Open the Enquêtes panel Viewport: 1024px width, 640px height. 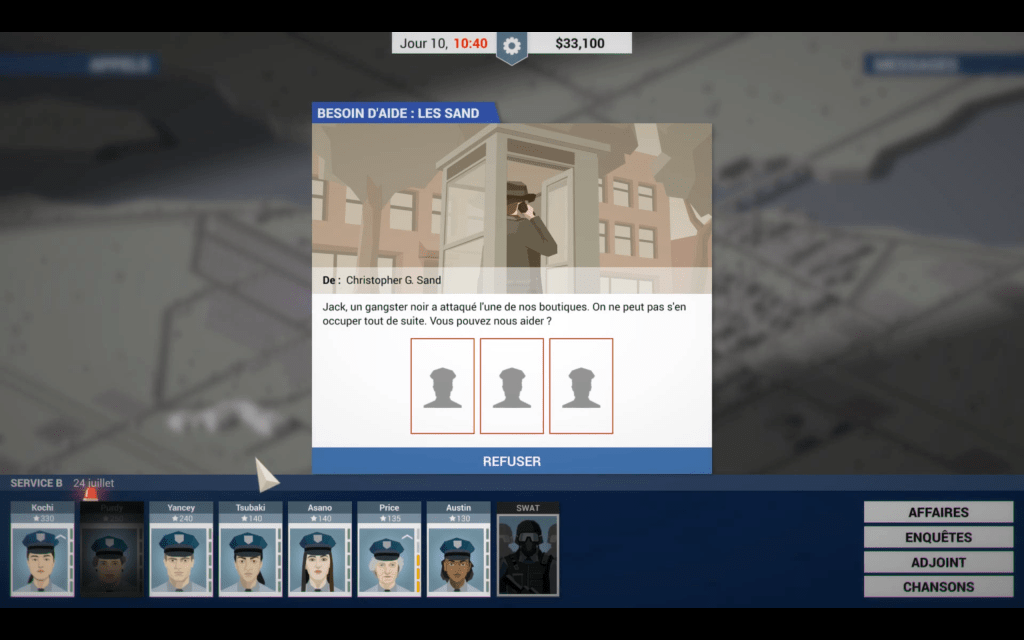(938, 537)
